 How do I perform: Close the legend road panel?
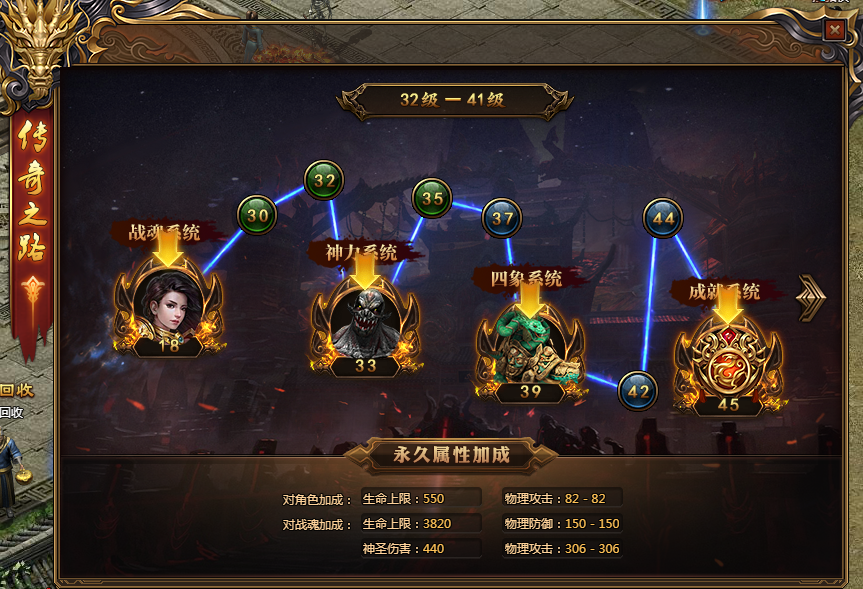[834, 29]
